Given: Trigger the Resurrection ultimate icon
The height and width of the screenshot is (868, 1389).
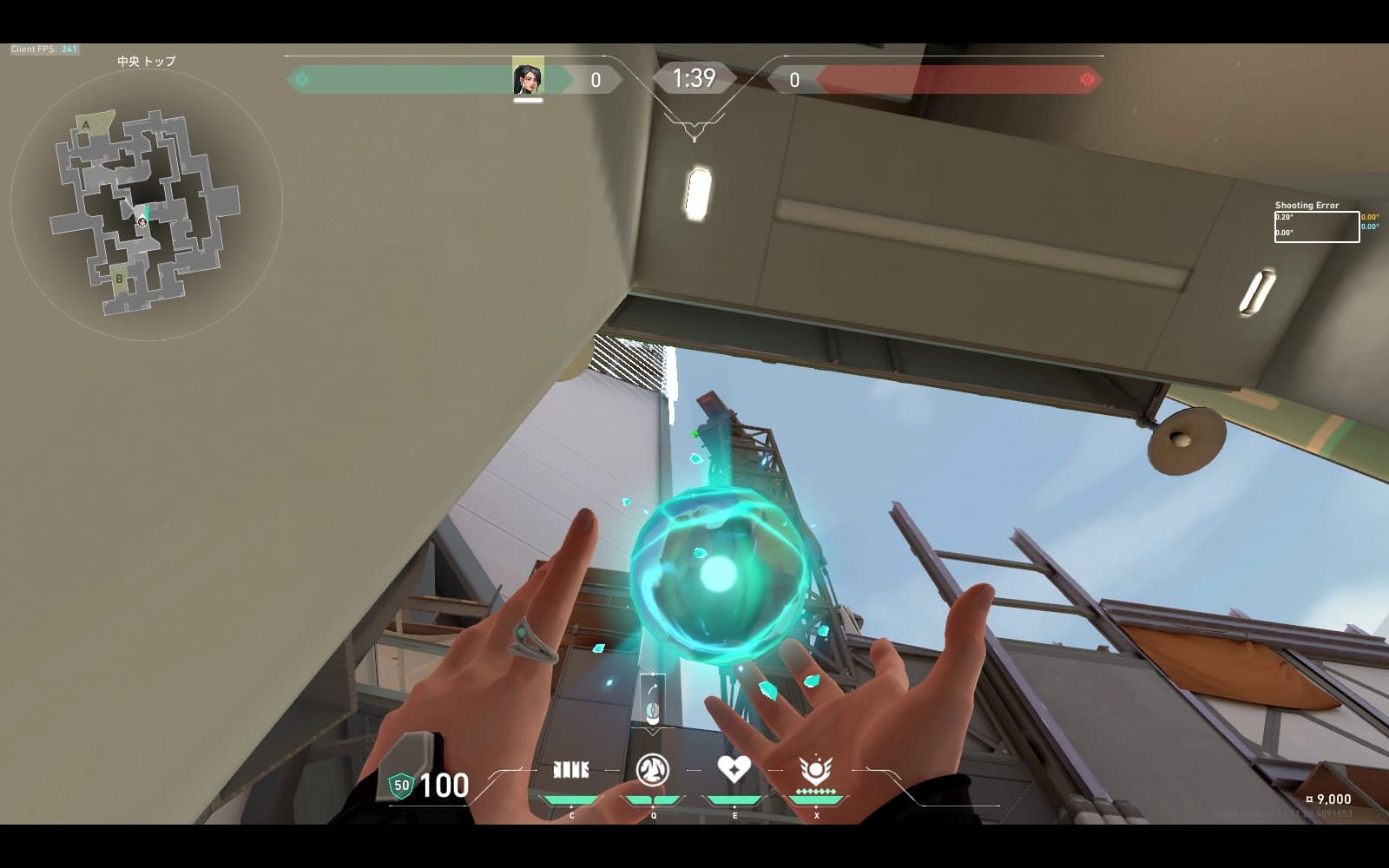Looking at the screenshot, I should click(815, 770).
